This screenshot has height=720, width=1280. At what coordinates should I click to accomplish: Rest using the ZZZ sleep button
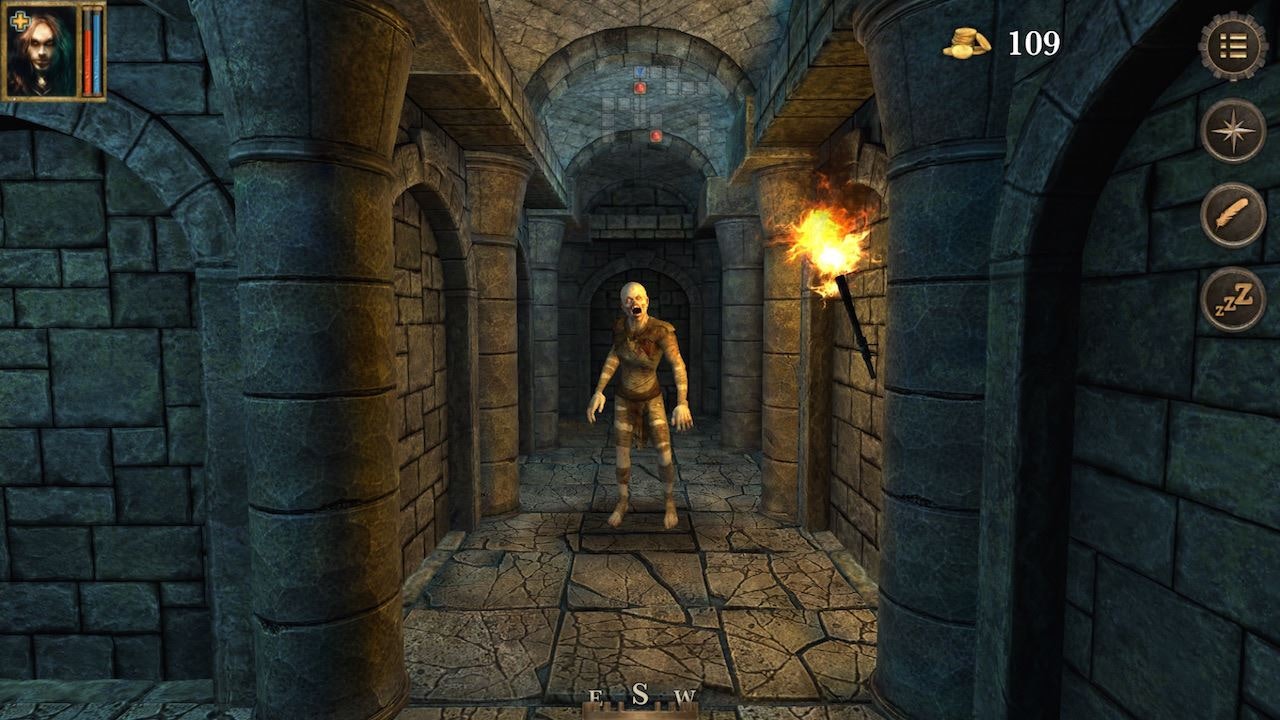pyautogui.click(x=1232, y=299)
